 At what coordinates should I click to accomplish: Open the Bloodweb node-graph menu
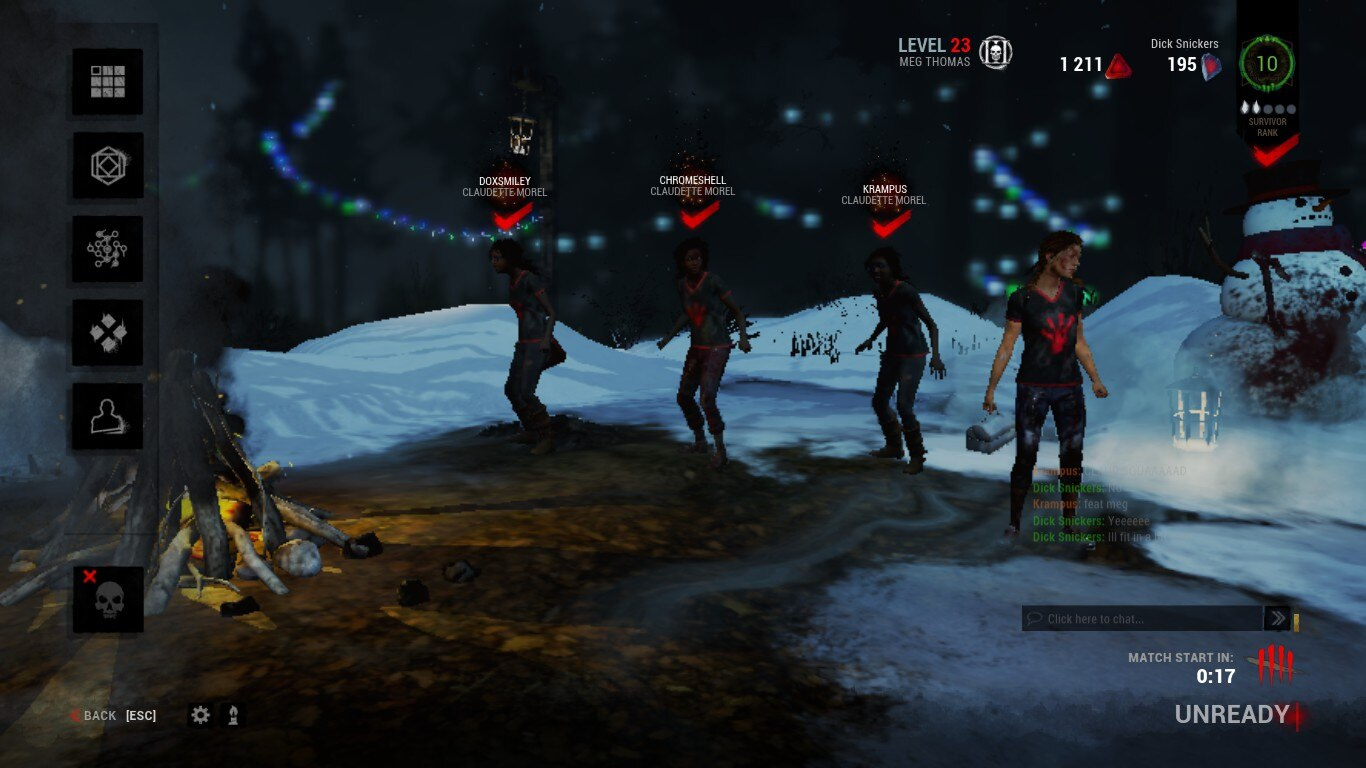[107, 249]
